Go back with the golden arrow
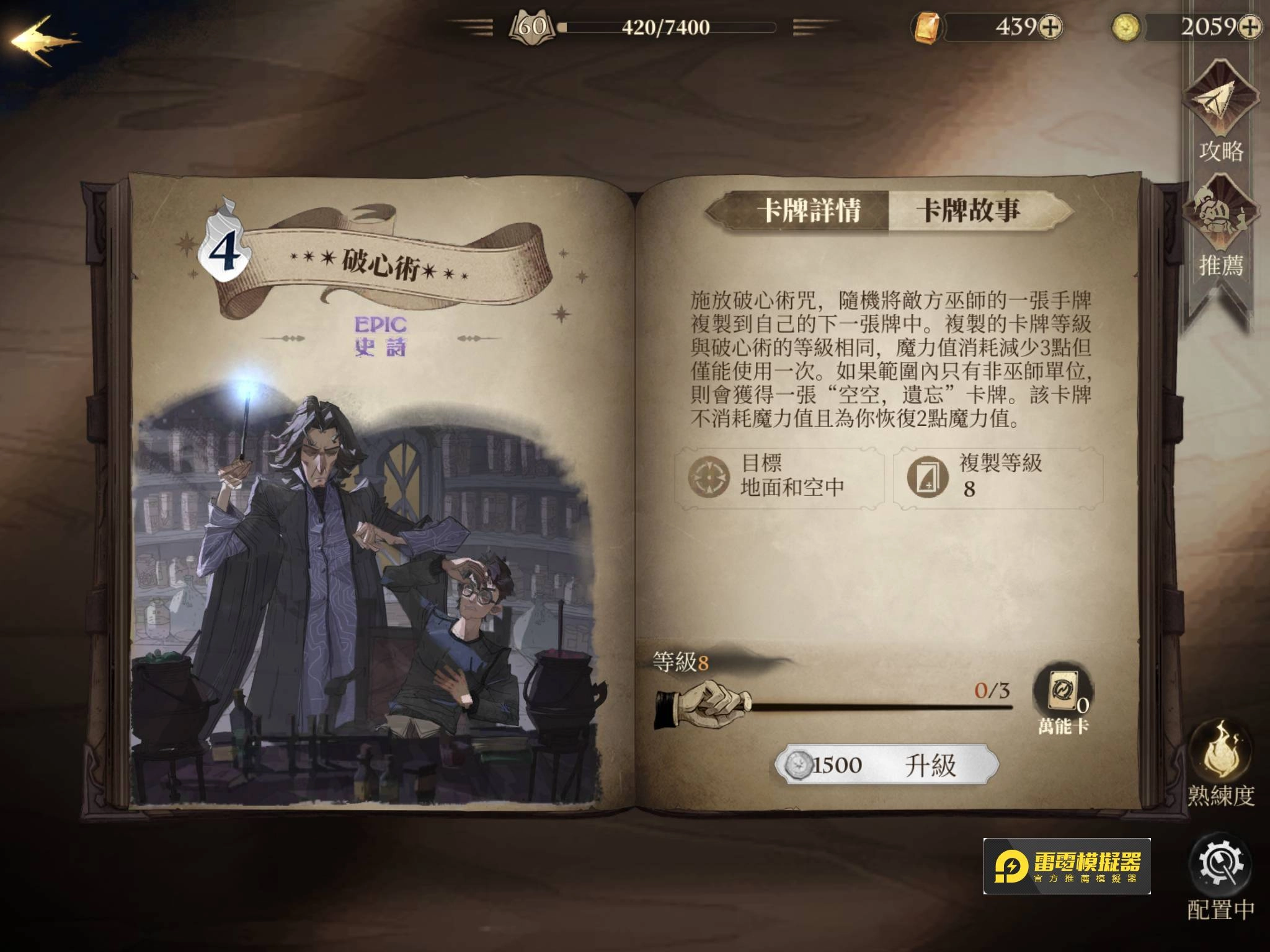The image size is (1270, 952). pos(43,41)
